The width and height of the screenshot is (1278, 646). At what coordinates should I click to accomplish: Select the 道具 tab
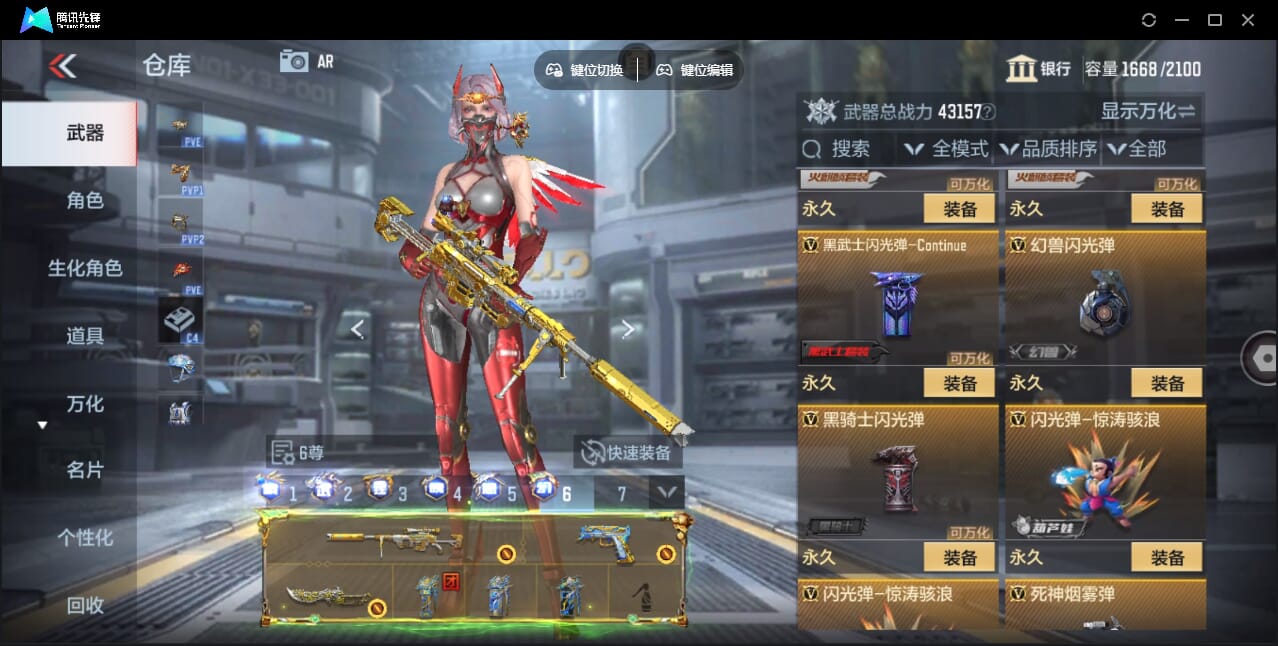[x=85, y=336]
